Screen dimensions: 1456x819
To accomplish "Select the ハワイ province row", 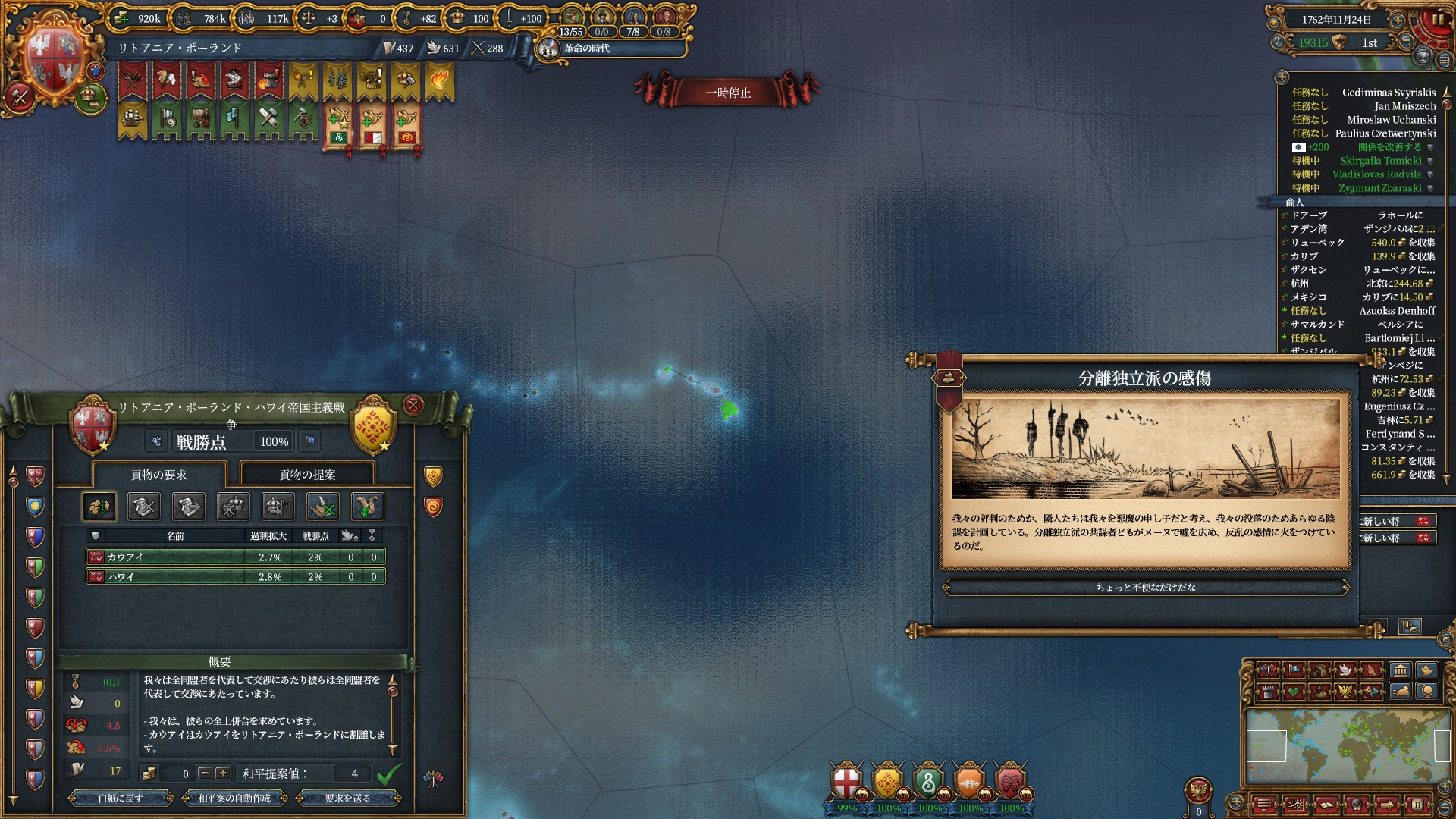I will (x=235, y=577).
